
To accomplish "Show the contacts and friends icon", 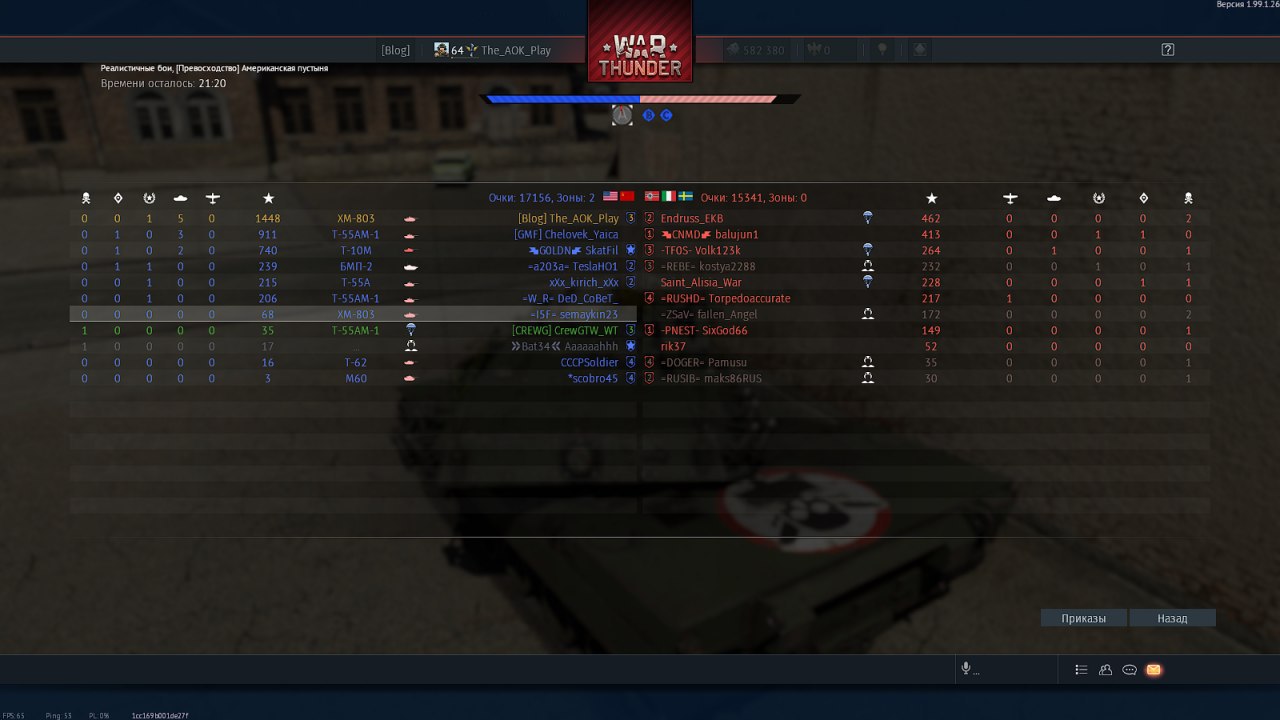I will coord(1105,670).
